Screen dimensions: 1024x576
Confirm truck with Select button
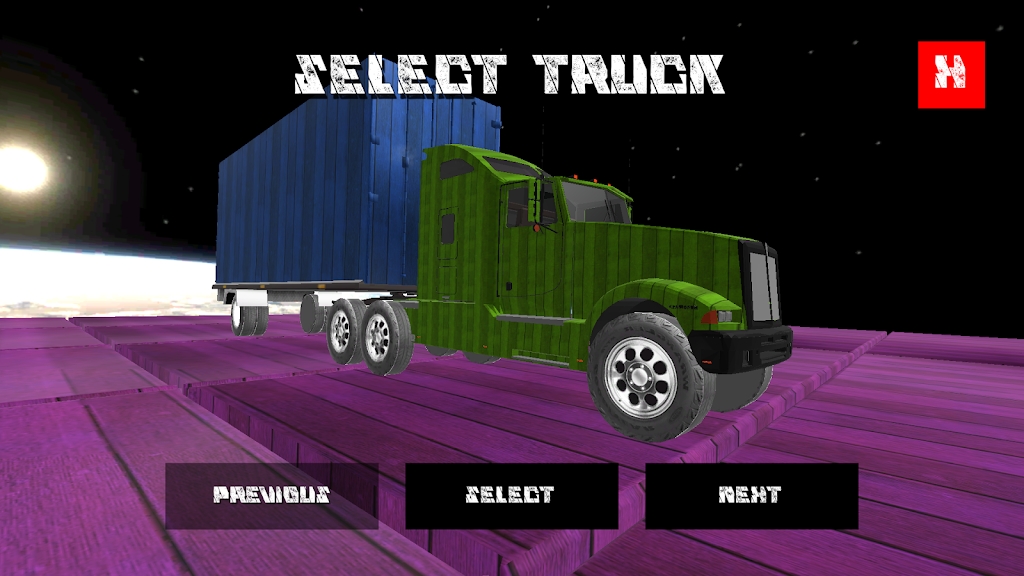[x=511, y=495]
